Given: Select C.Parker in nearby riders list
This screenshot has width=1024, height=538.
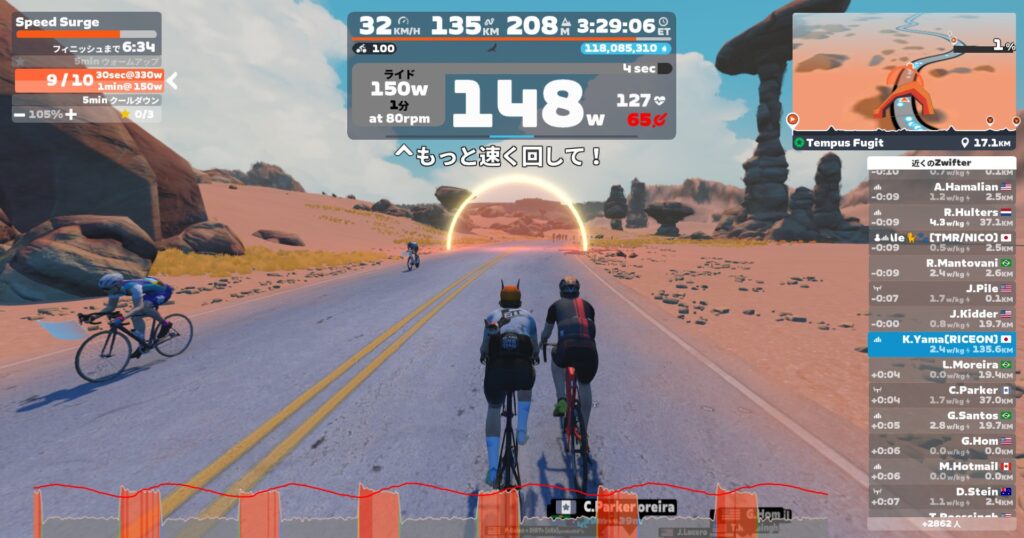Looking at the screenshot, I should pyautogui.click(x=941, y=395).
